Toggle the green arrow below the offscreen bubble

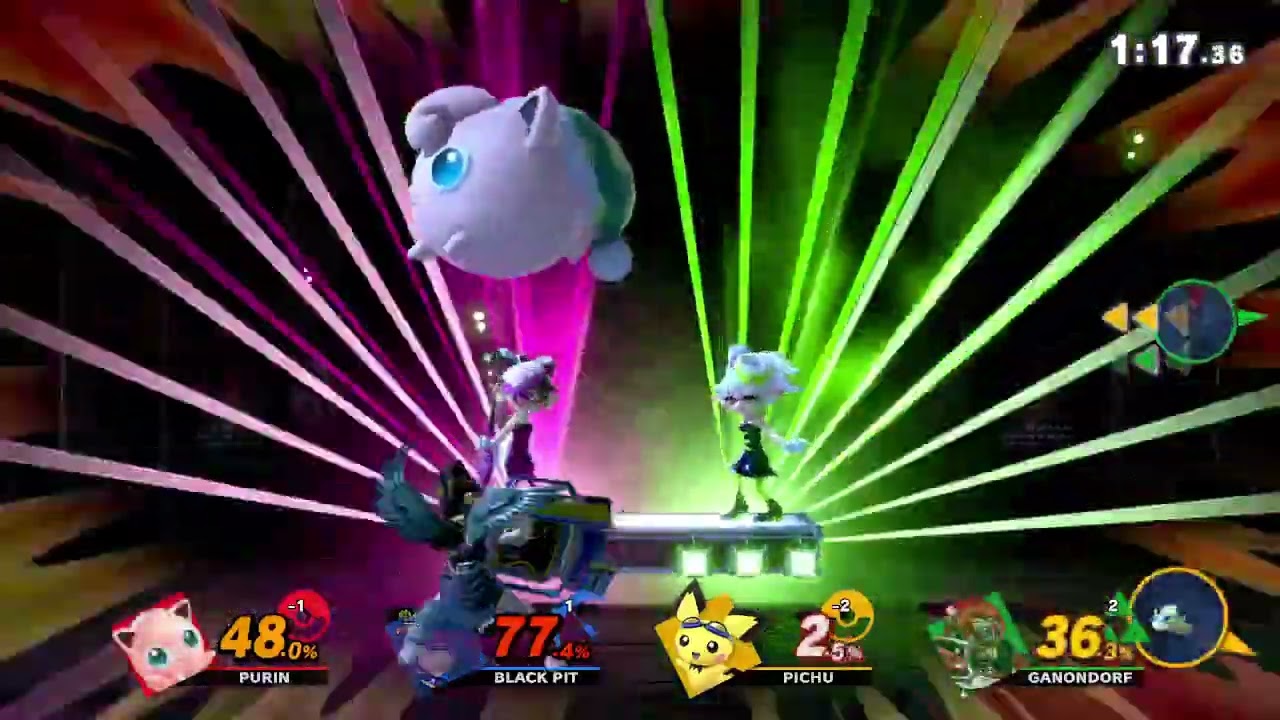(1147, 358)
